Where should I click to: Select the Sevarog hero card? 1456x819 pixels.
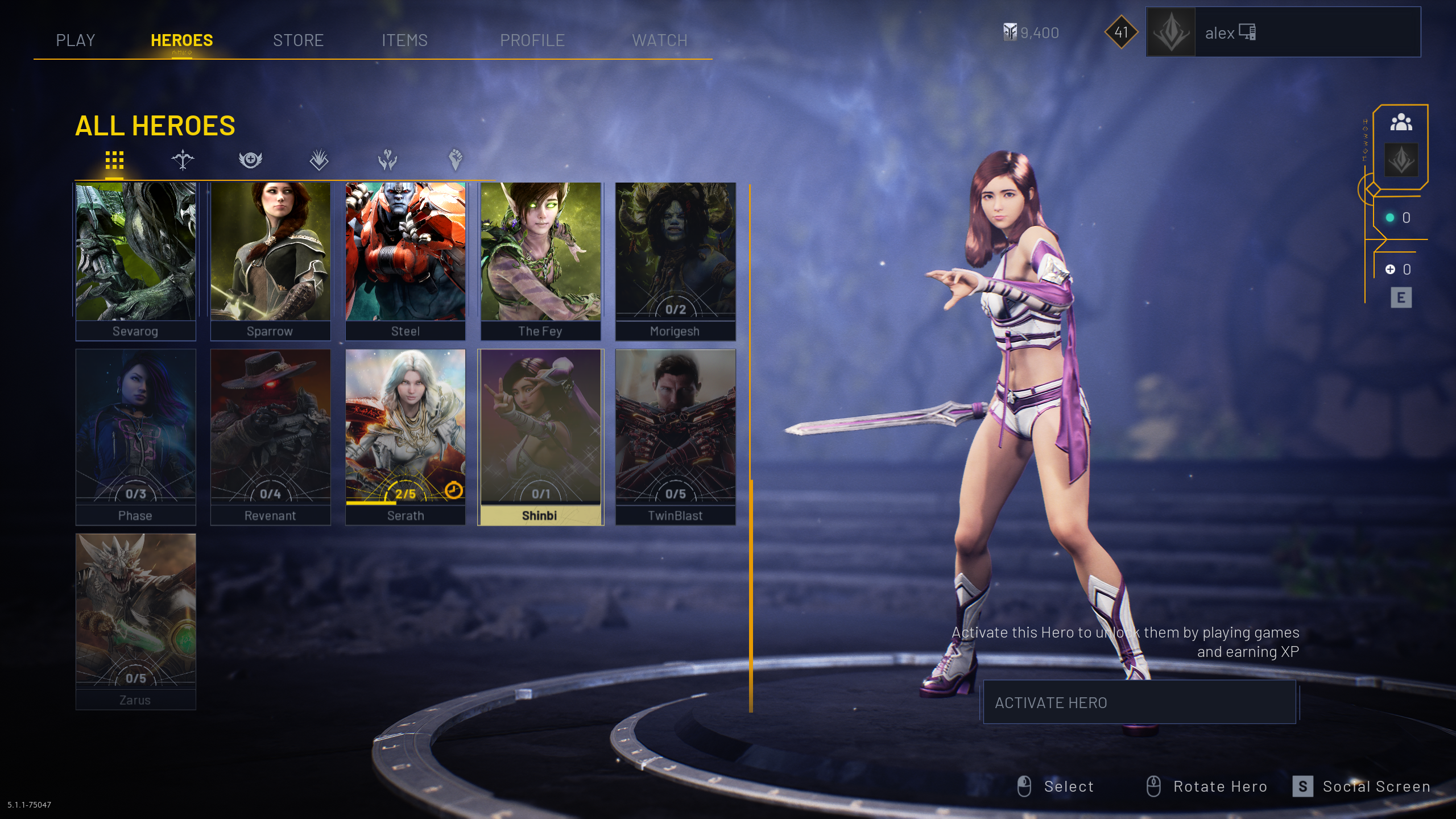pos(135,261)
